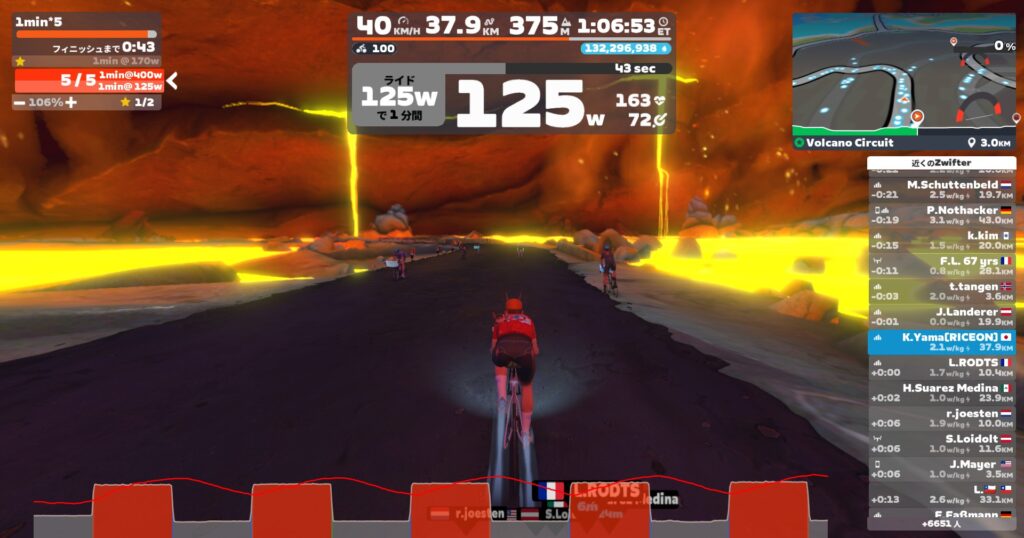Decrease workout intensity with the minus button
The image size is (1024, 538).
click(x=20, y=102)
